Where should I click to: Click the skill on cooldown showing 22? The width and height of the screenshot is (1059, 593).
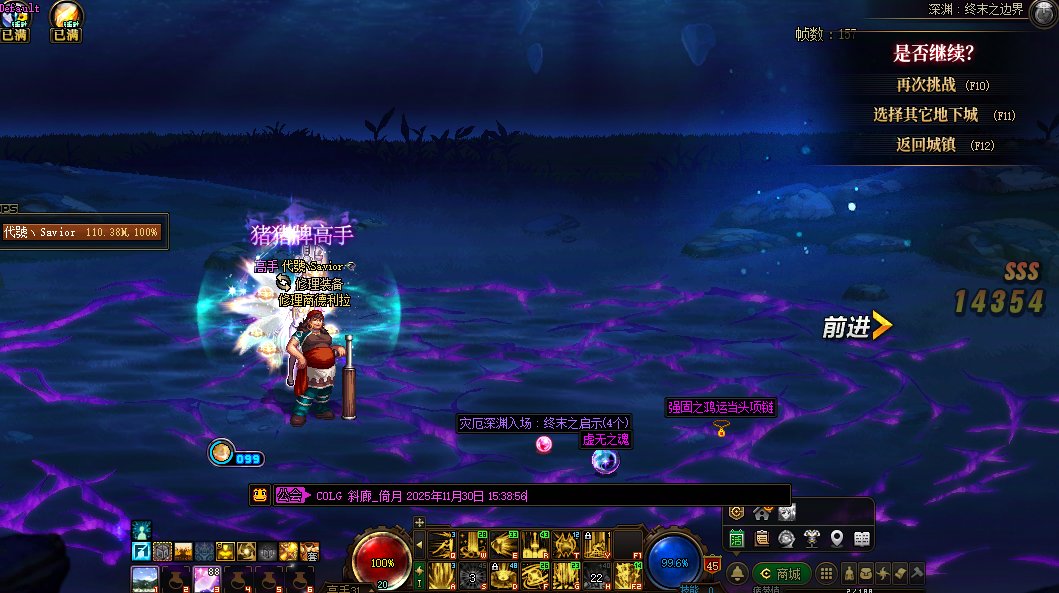click(597, 577)
